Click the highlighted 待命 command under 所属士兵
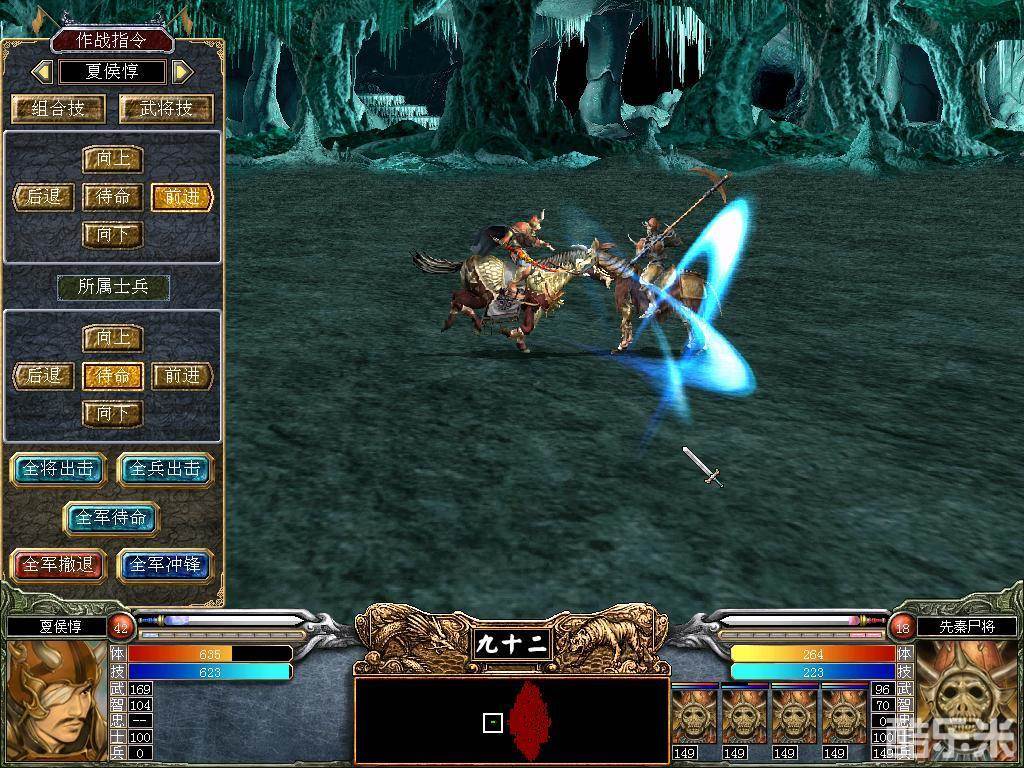The width and height of the screenshot is (1024, 768). point(112,376)
